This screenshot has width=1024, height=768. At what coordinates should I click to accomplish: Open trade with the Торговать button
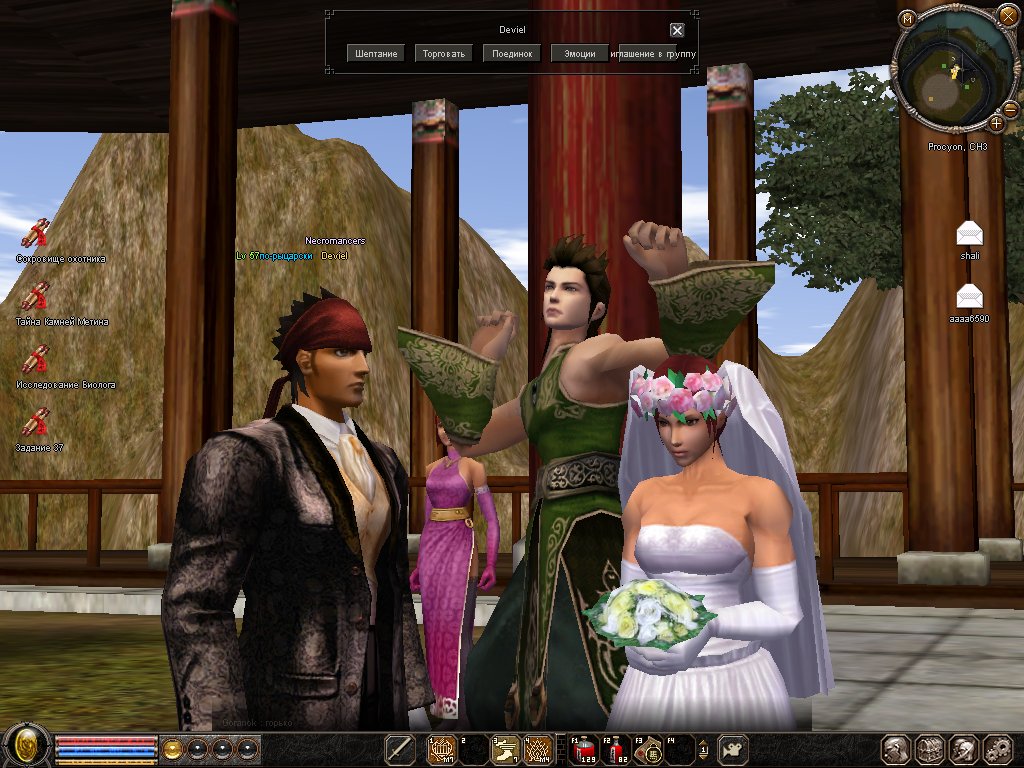[443, 53]
